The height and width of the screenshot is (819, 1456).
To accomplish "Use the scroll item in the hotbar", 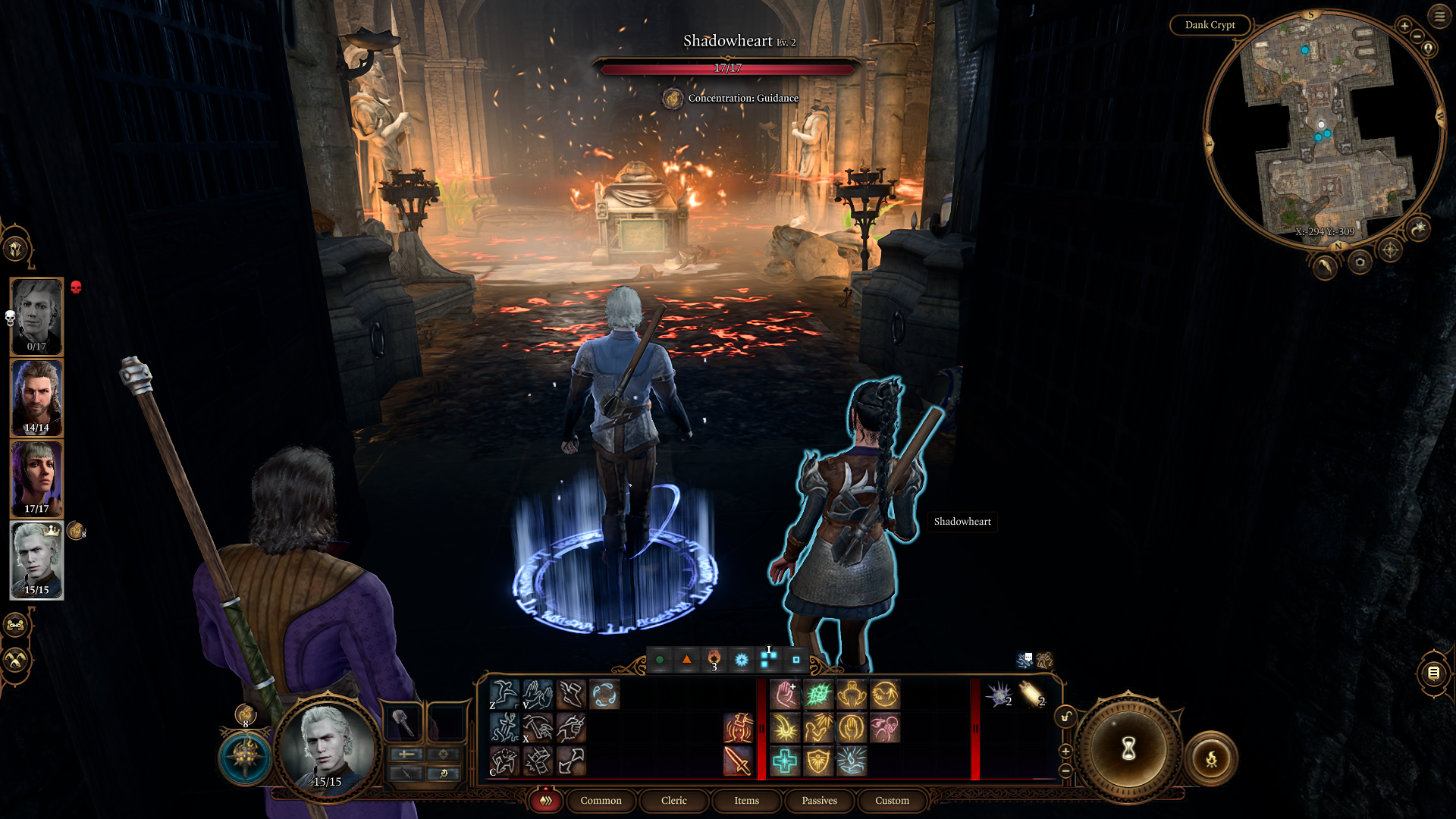I will click(1031, 694).
